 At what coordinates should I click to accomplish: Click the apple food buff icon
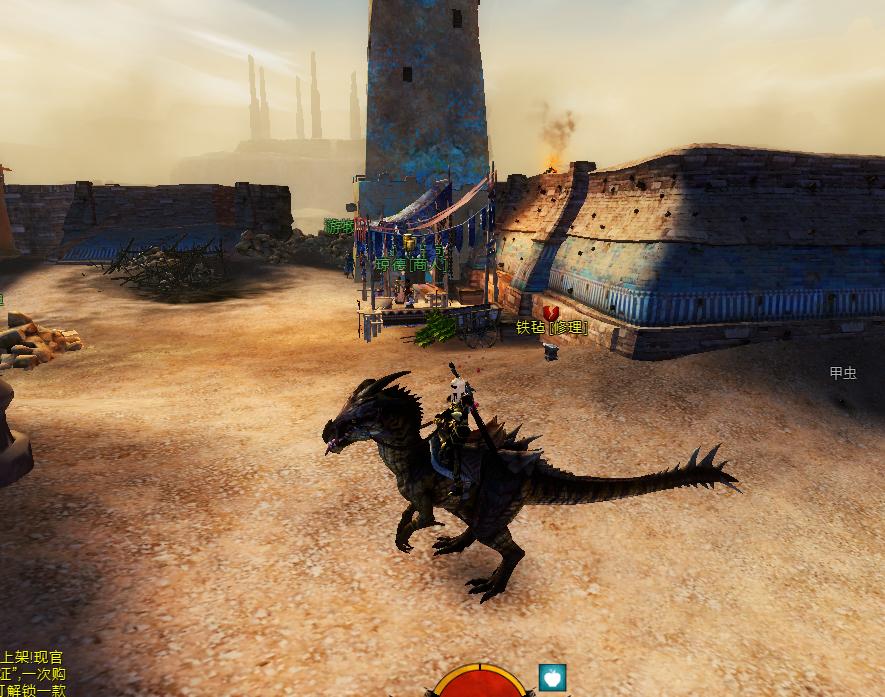pyautogui.click(x=552, y=677)
